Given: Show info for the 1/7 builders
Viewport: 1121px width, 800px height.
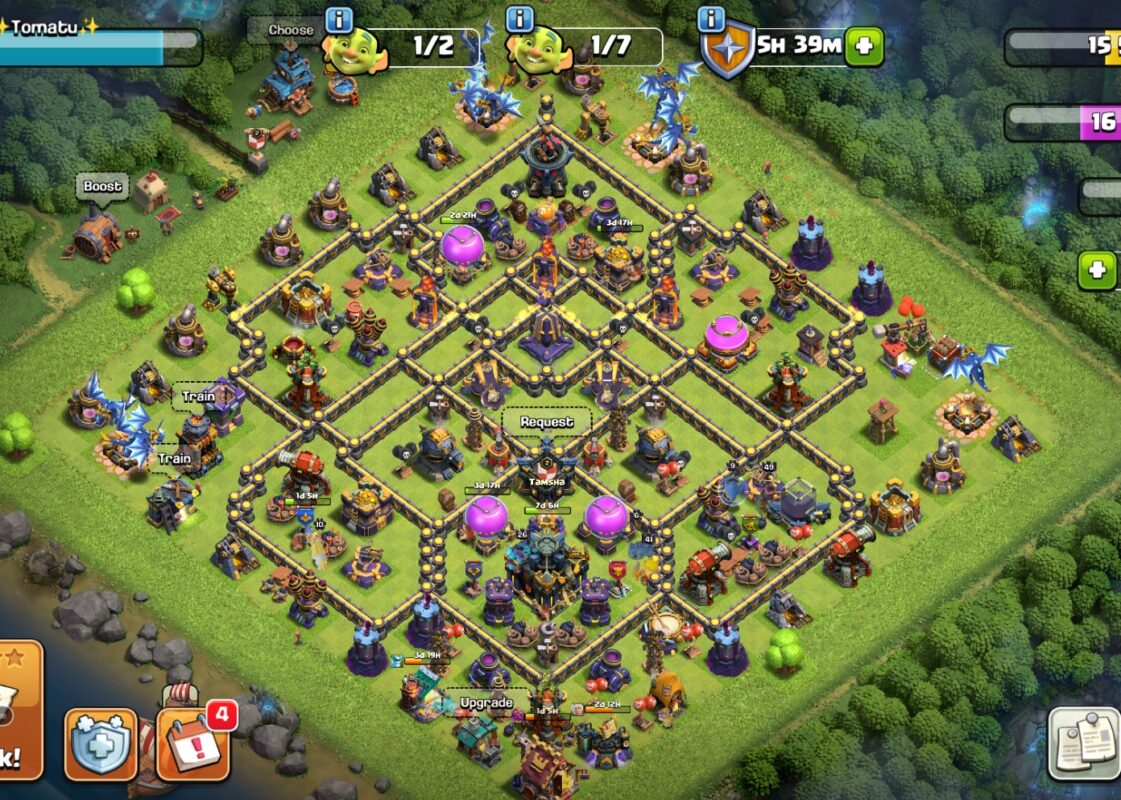Looking at the screenshot, I should click(x=519, y=19).
